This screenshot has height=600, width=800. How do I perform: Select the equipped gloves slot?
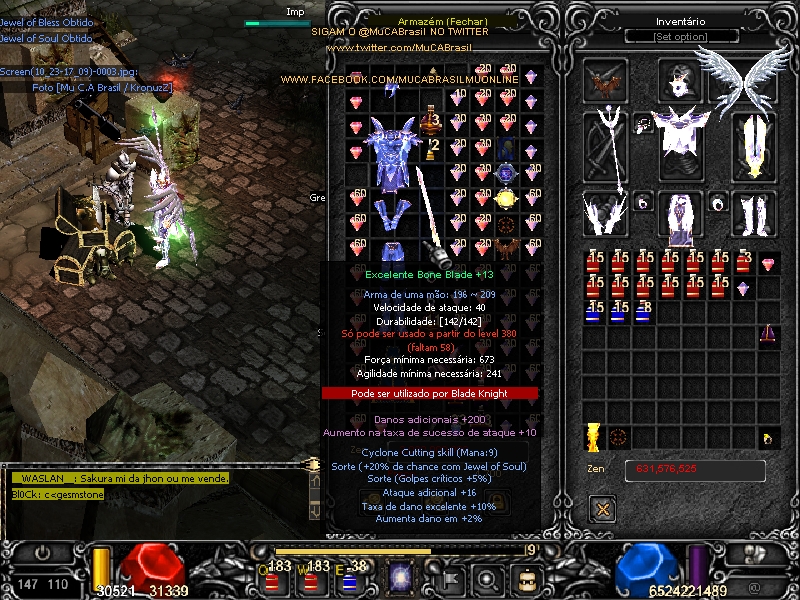tap(606, 213)
